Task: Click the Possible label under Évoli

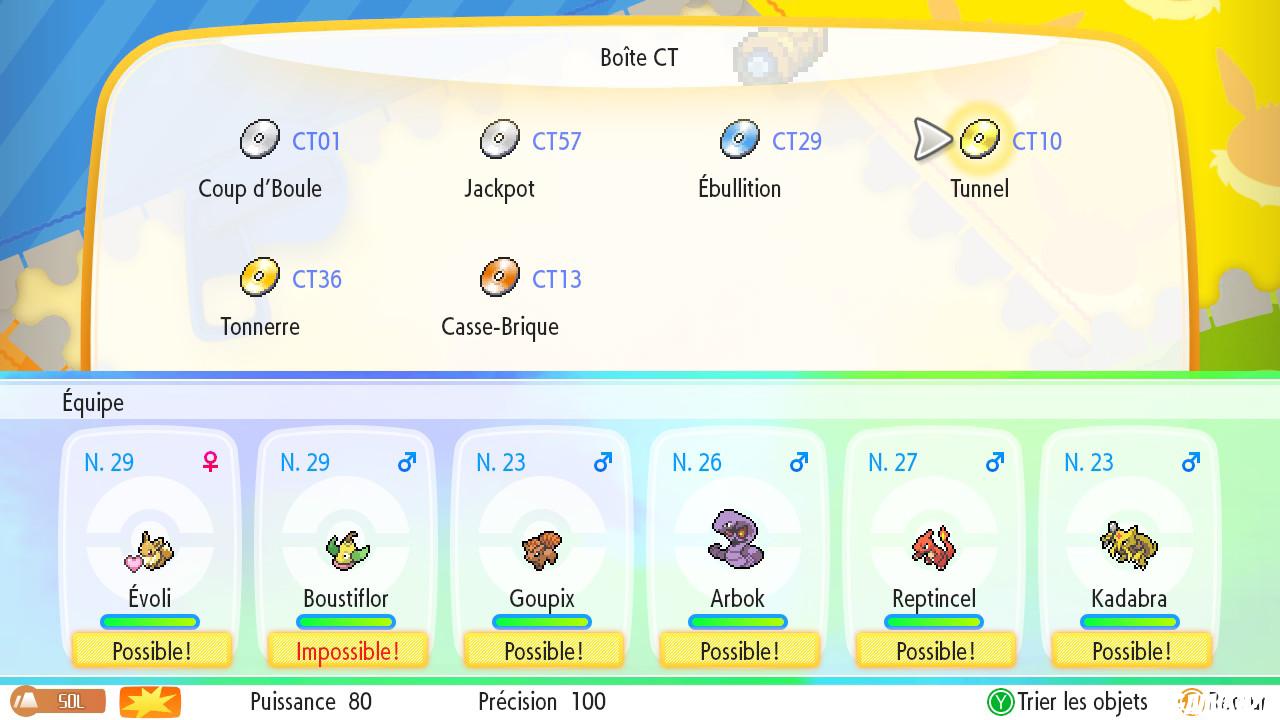Action: tap(150, 651)
